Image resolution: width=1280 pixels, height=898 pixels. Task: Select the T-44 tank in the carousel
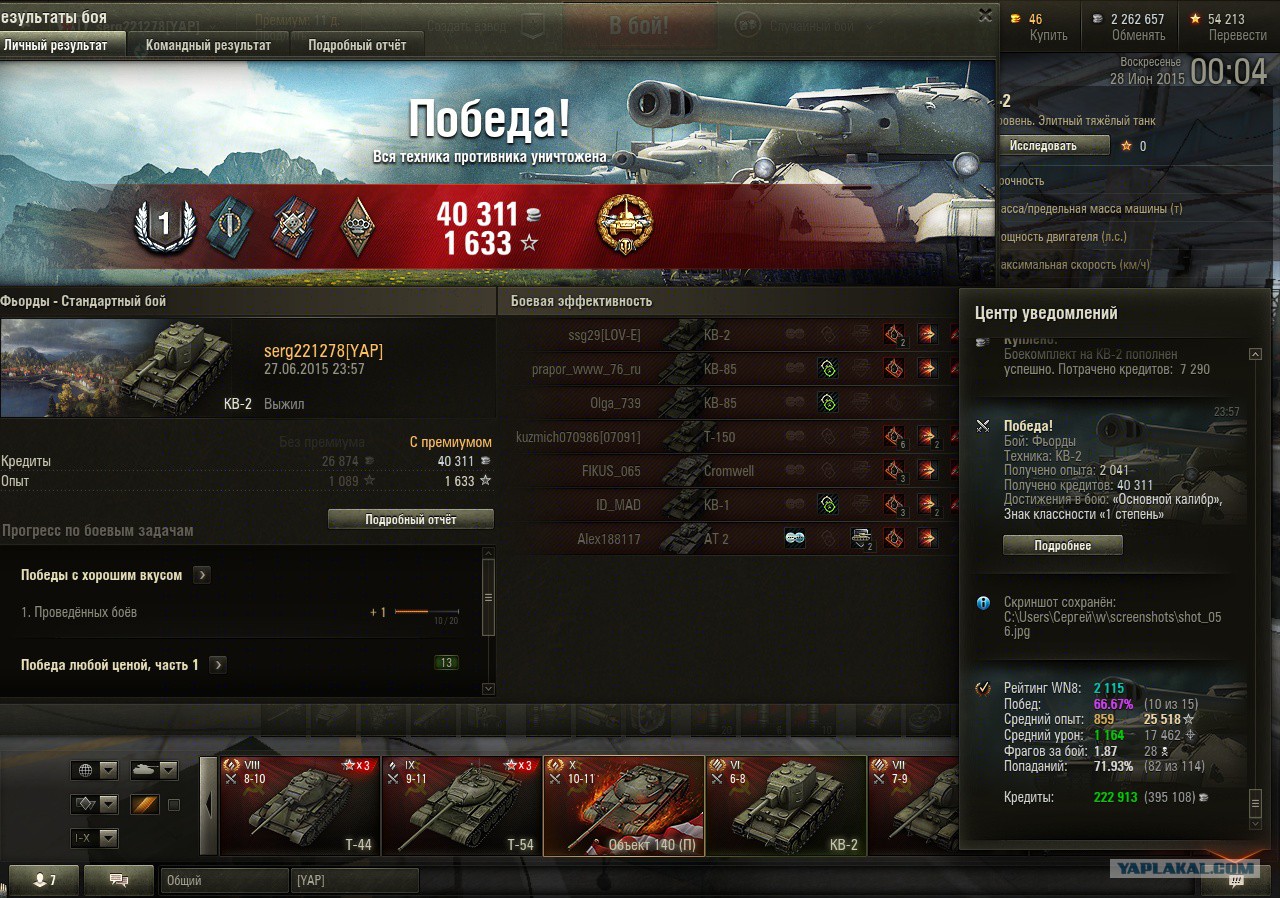tap(300, 806)
